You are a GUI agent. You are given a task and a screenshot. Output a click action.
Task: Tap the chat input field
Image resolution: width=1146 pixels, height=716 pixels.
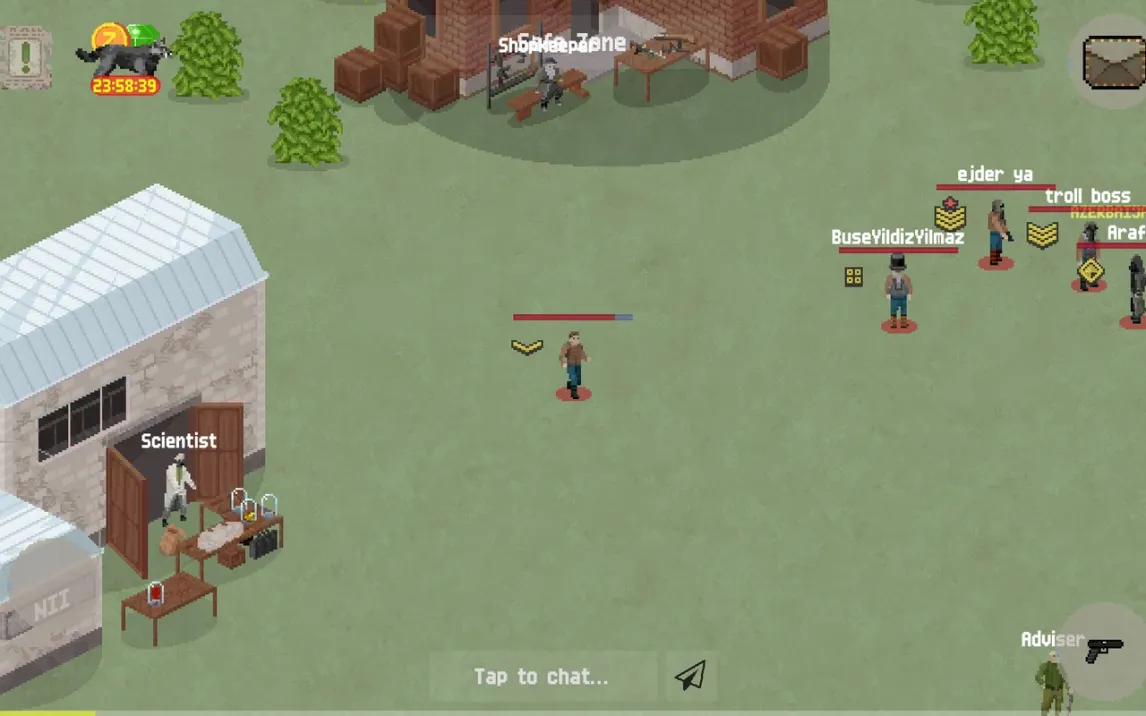click(541, 677)
